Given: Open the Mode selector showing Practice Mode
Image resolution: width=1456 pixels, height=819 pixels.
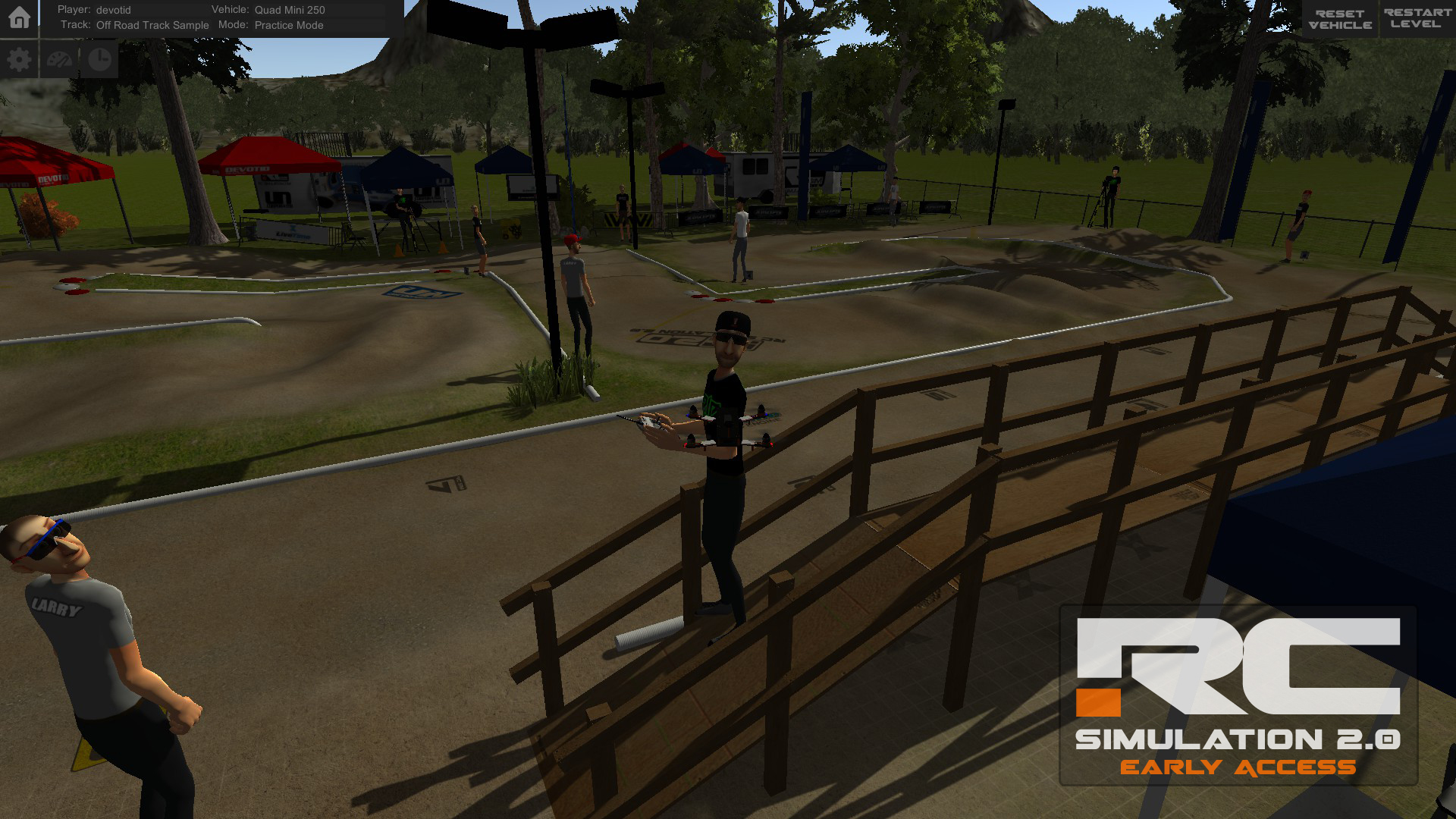Looking at the screenshot, I should click(288, 25).
